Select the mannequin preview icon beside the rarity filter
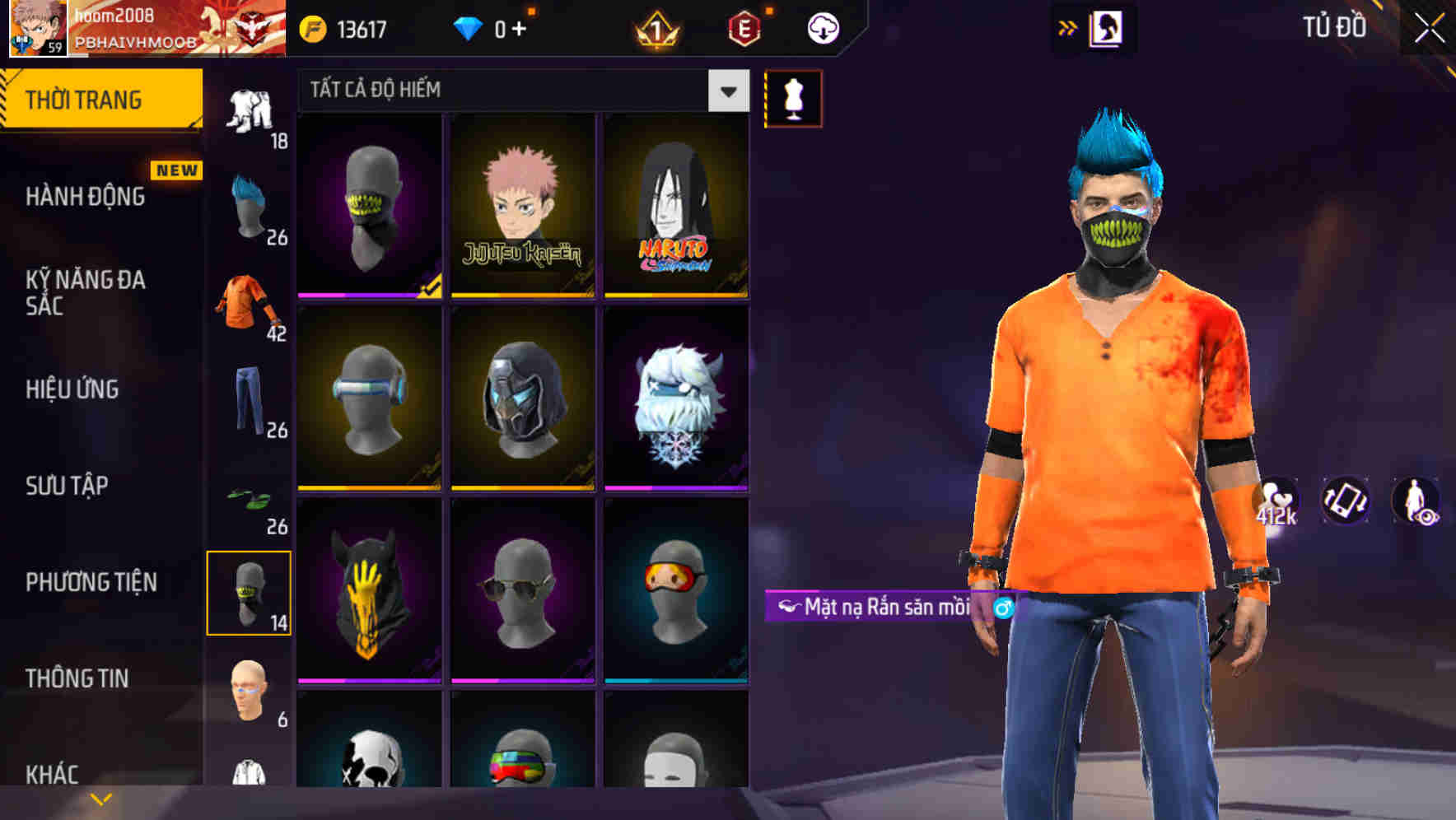Screen dimensions: 1456x820 pos(793,98)
